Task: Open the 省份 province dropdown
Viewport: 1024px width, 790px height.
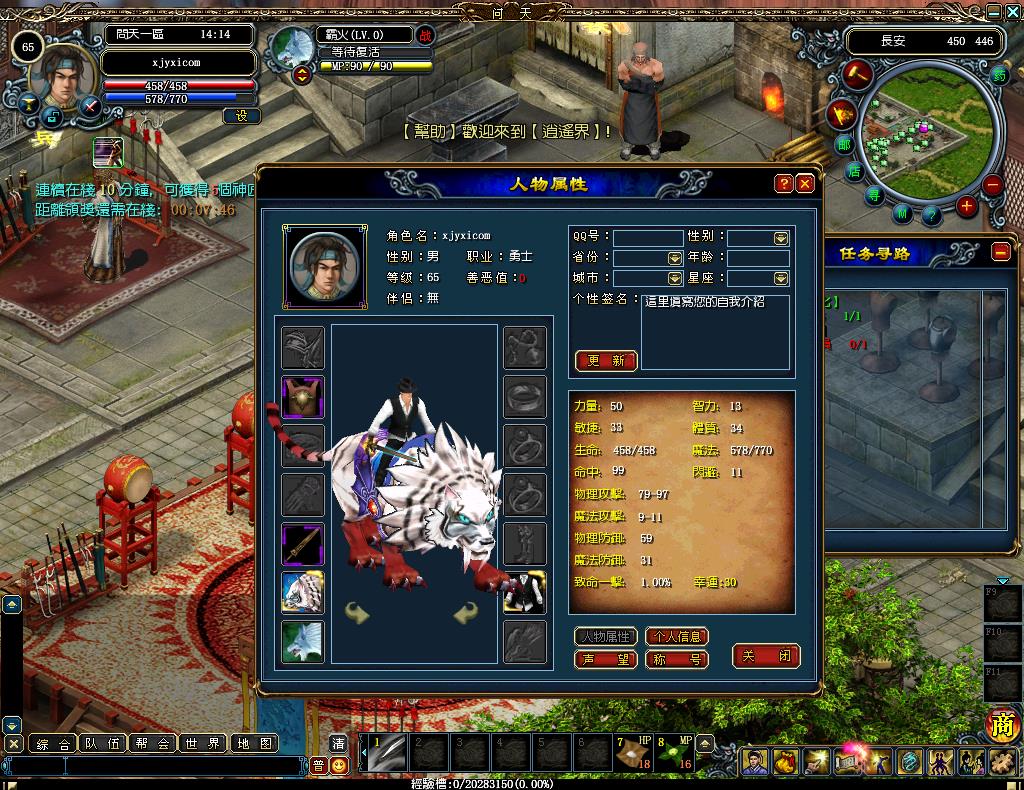Action: (x=674, y=258)
